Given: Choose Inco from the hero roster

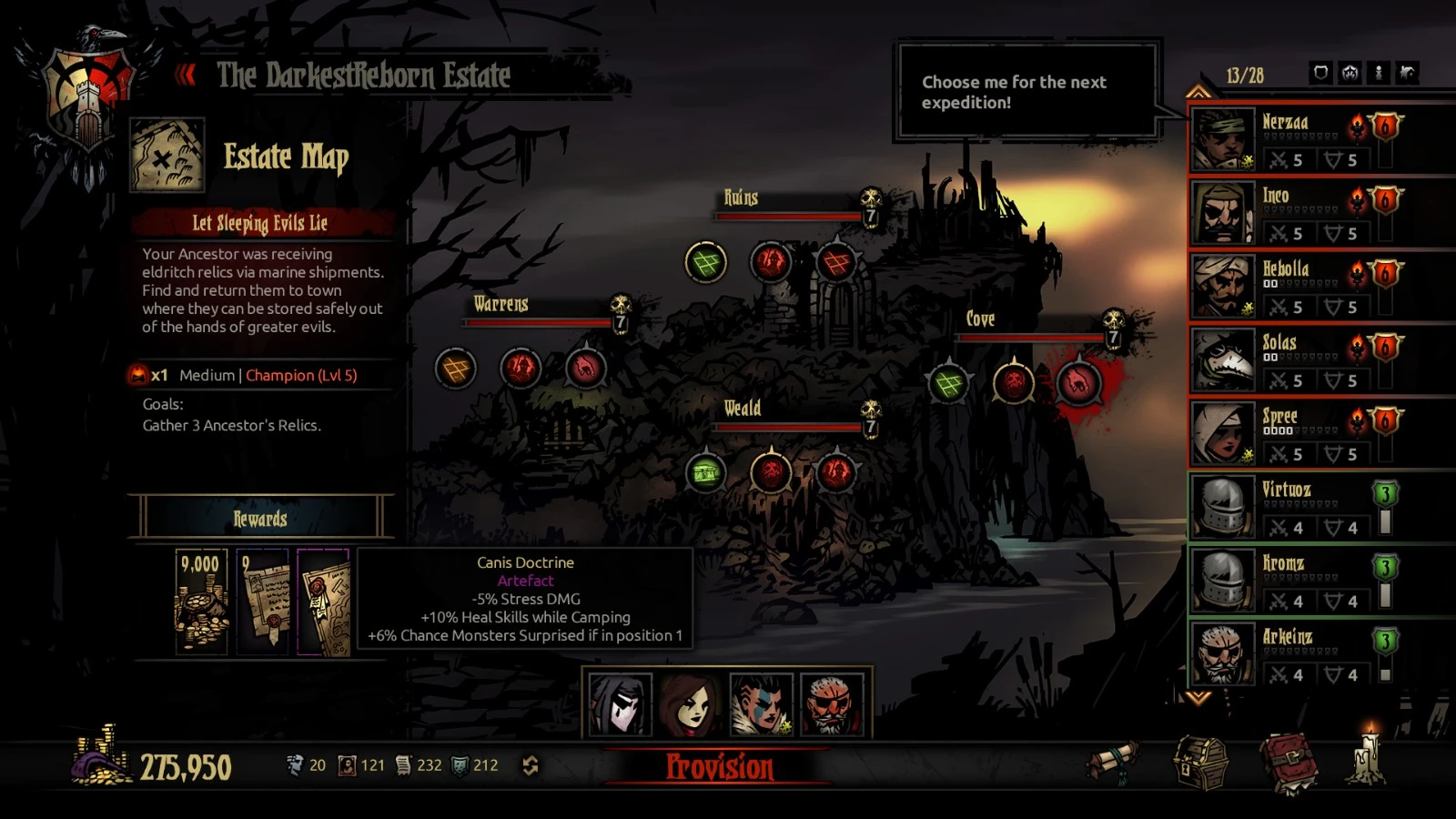Looking at the screenshot, I should [x=1223, y=212].
